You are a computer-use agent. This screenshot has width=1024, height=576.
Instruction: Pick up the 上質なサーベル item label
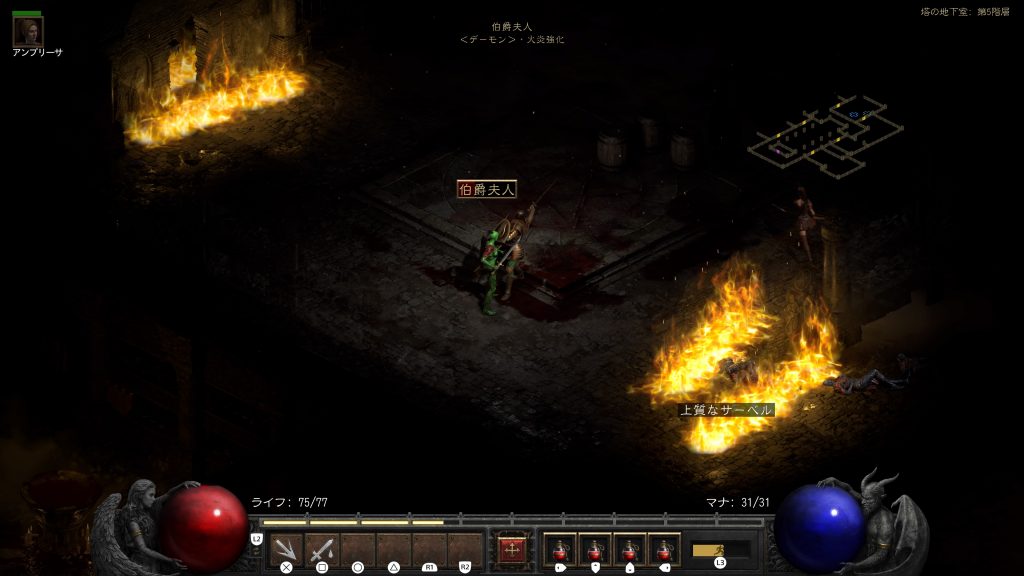point(727,410)
